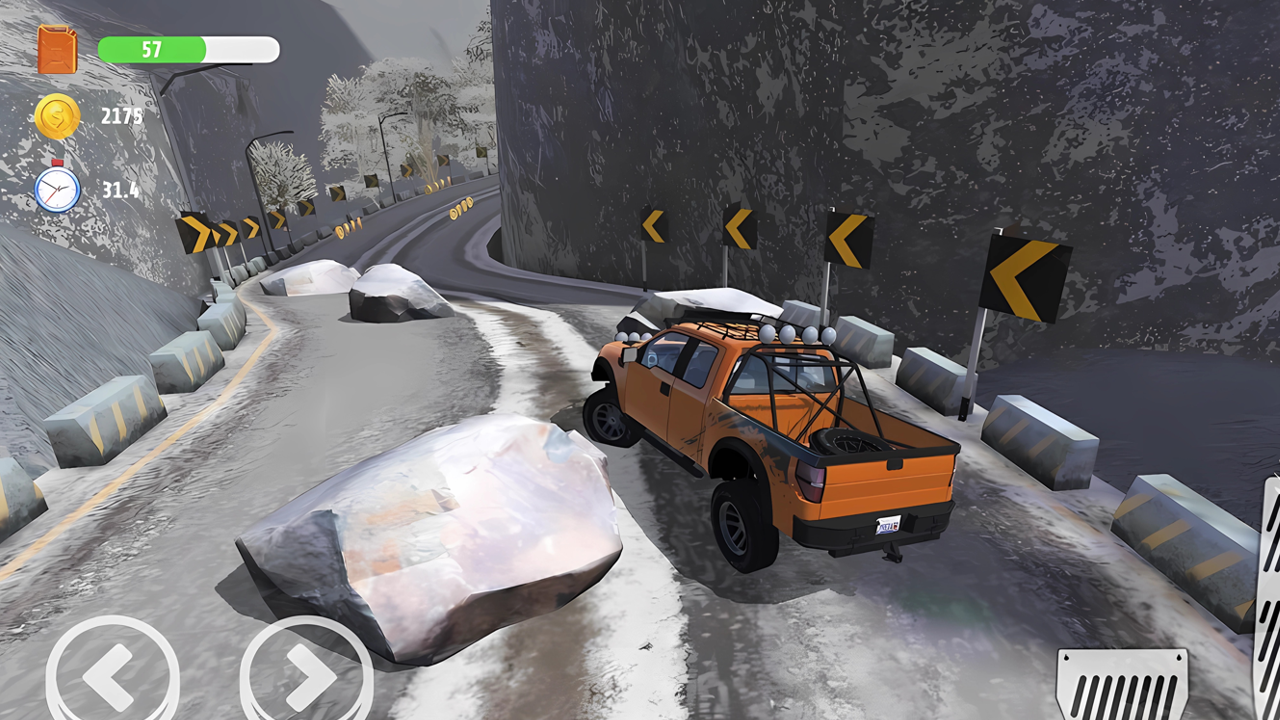Open the stopwatch timer icon
This screenshot has width=1280, height=720.
tap(57, 190)
